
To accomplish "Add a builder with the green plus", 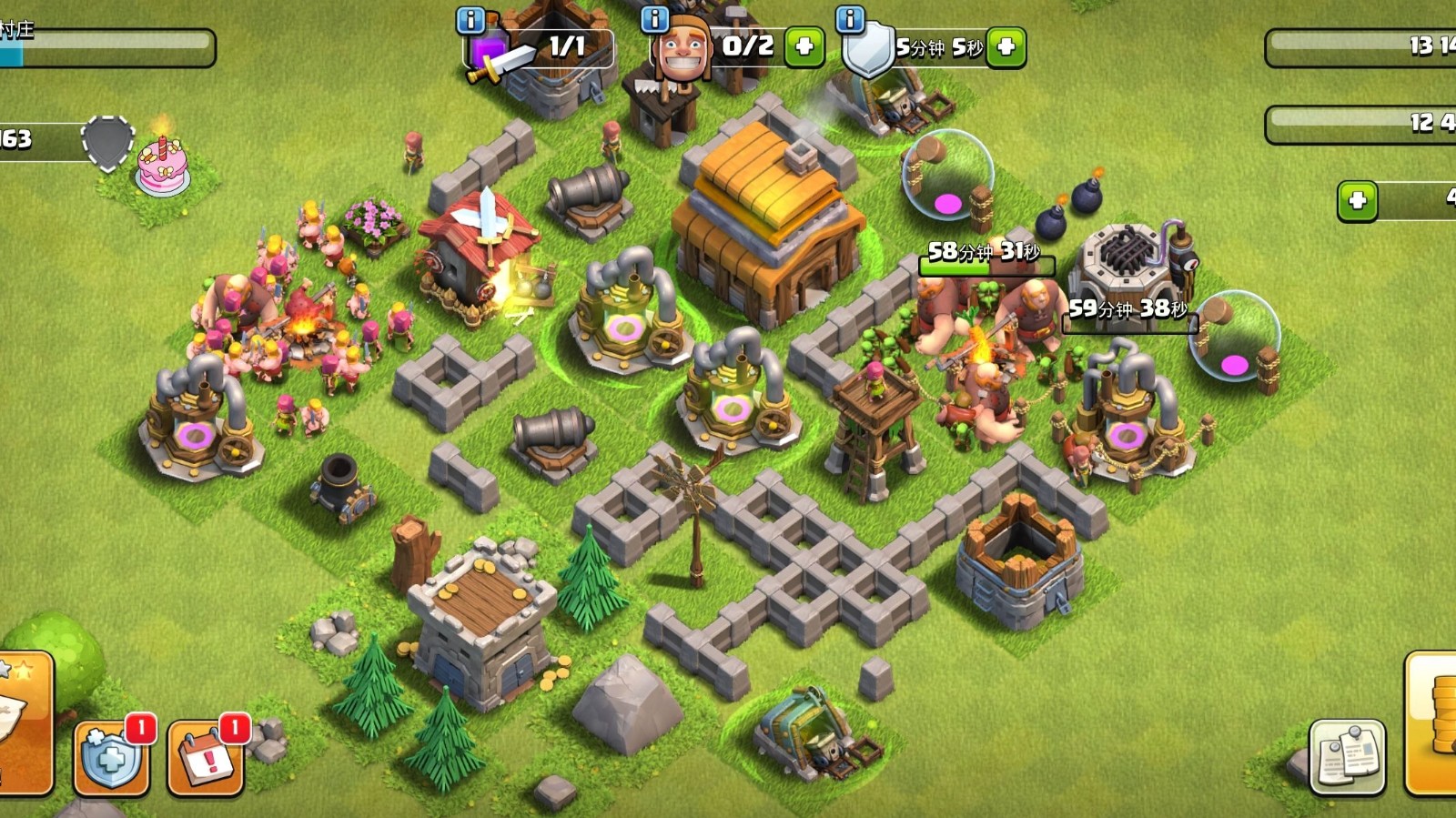I will tap(804, 46).
